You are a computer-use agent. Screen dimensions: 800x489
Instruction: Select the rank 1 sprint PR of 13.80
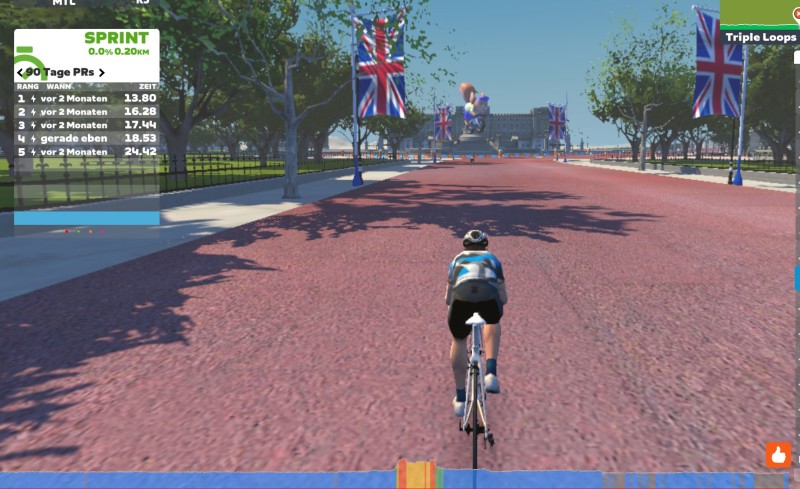[87, 99]
